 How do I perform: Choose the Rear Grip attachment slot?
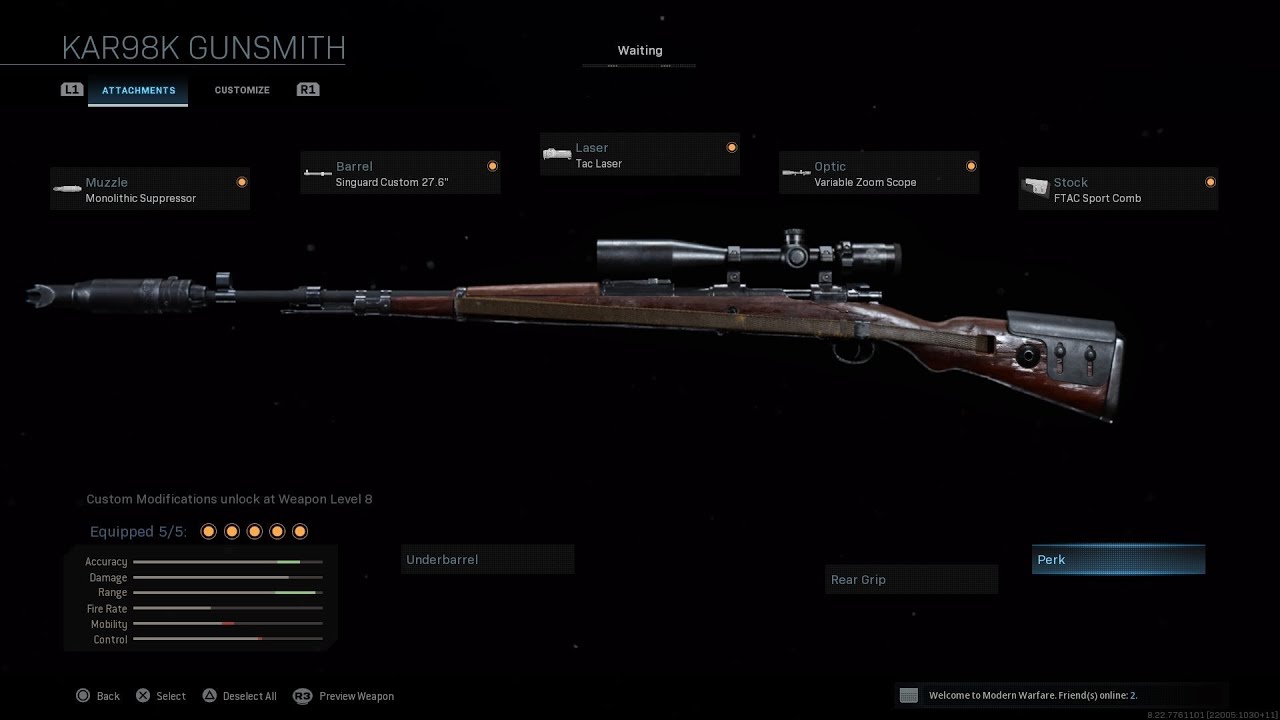click(x=911, y=579)
